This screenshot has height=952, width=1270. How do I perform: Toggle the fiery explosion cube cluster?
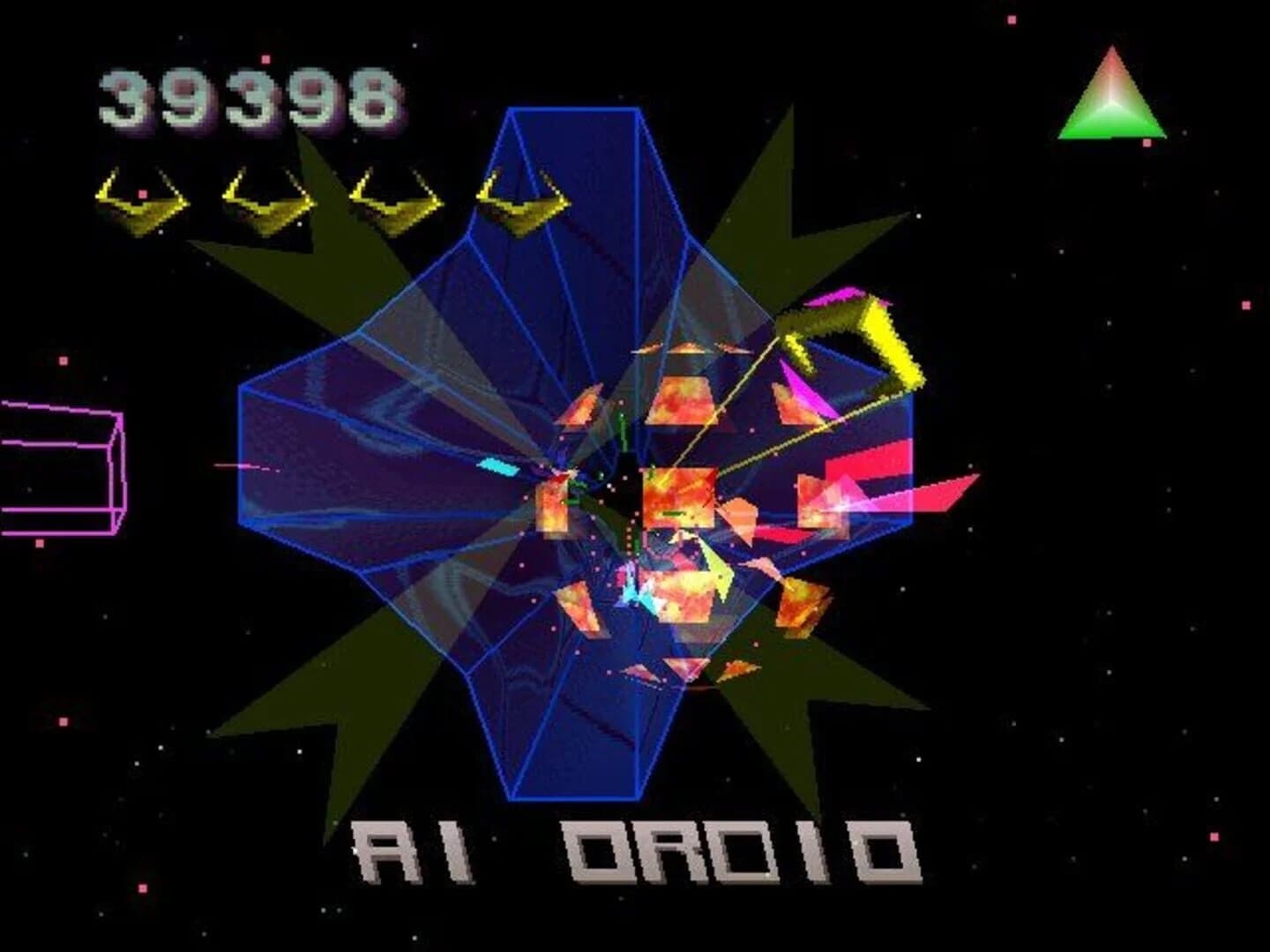click(x=679, y=502)
